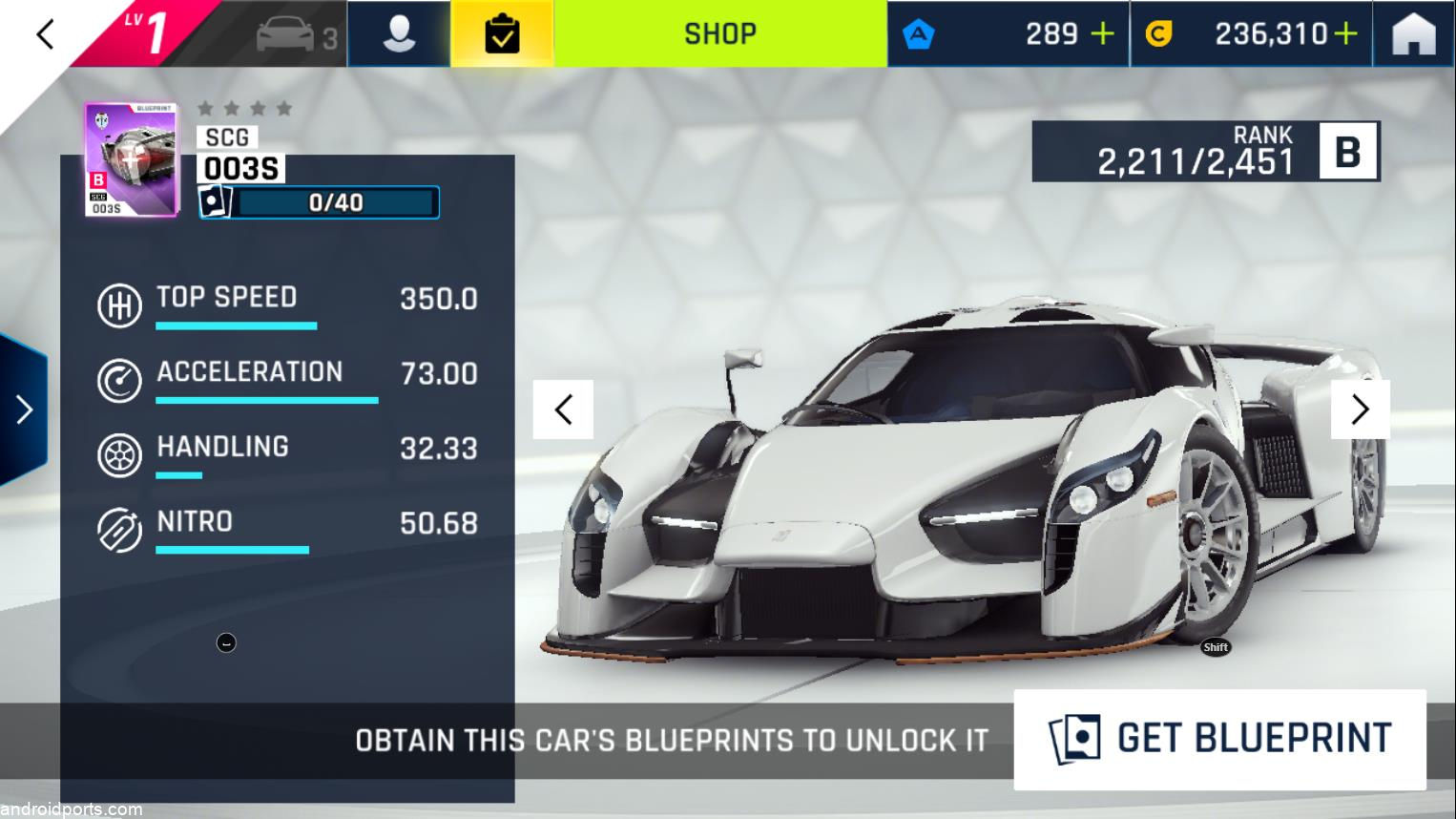This screenshot has height=819, width=1456.
Task: Return to the home screen
Action: point(1414,34)
